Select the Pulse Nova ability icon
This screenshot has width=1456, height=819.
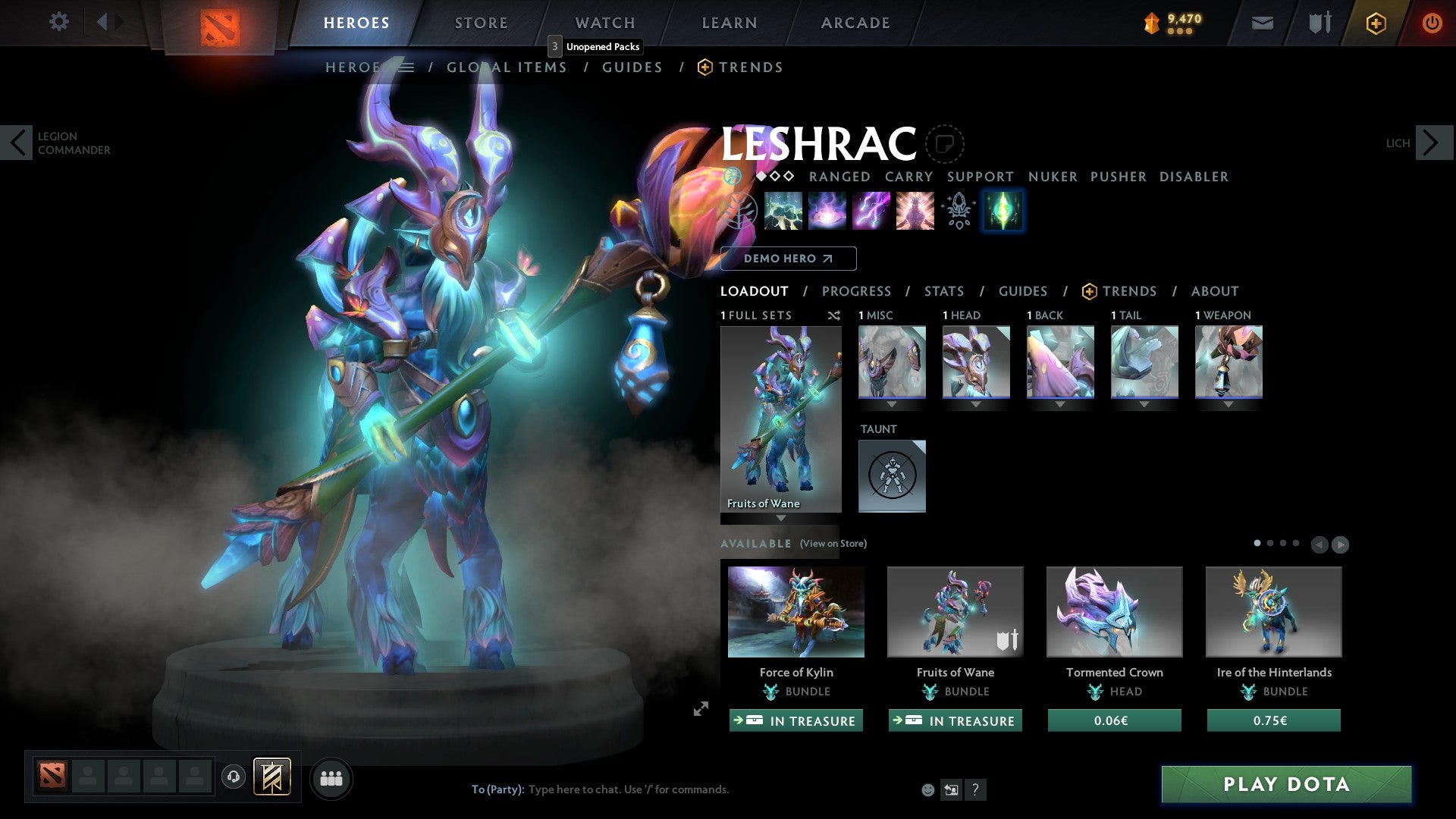(914, 211)
